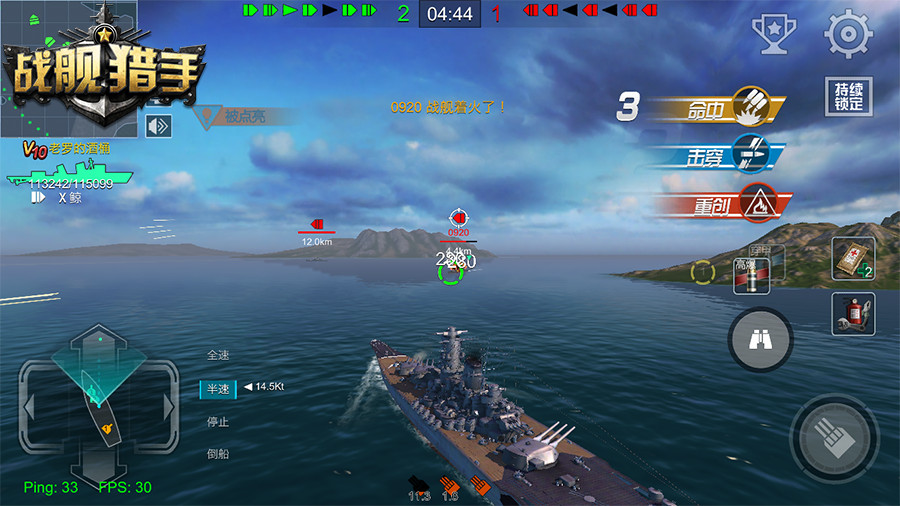Toggle the speaker sound icon
Image resolution: width=900 pixels, height=506 pixels.
(158, 126)
